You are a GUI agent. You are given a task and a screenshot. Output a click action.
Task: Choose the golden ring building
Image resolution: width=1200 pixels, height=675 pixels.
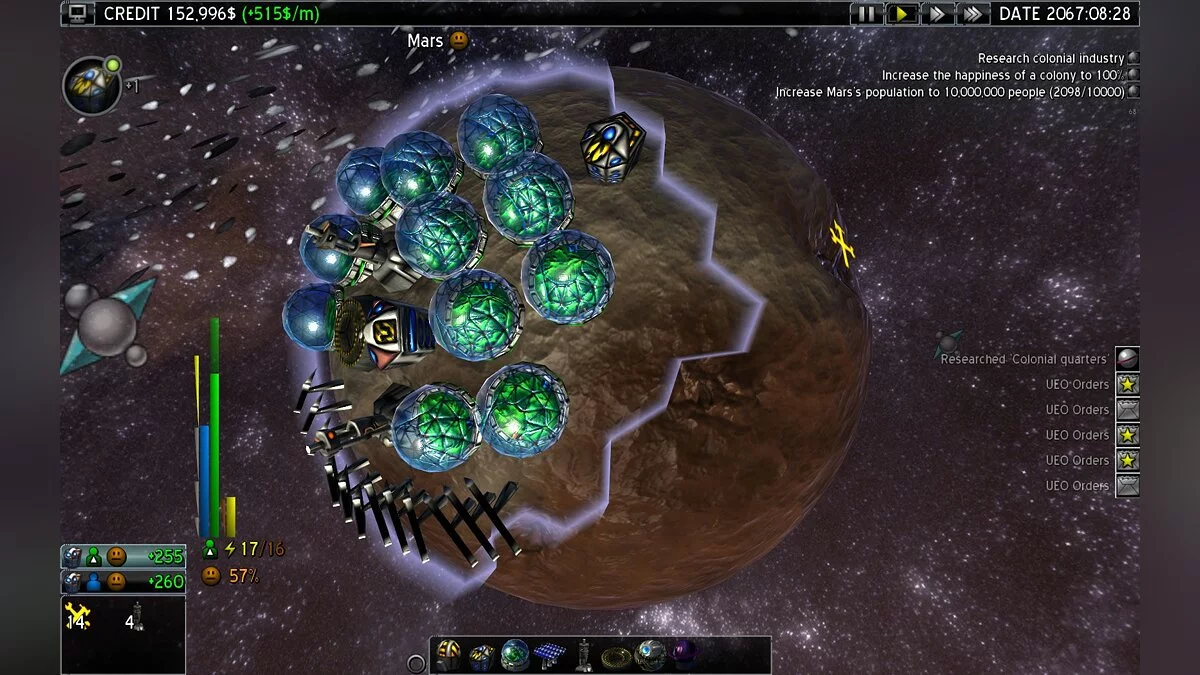tap(616, 655)
